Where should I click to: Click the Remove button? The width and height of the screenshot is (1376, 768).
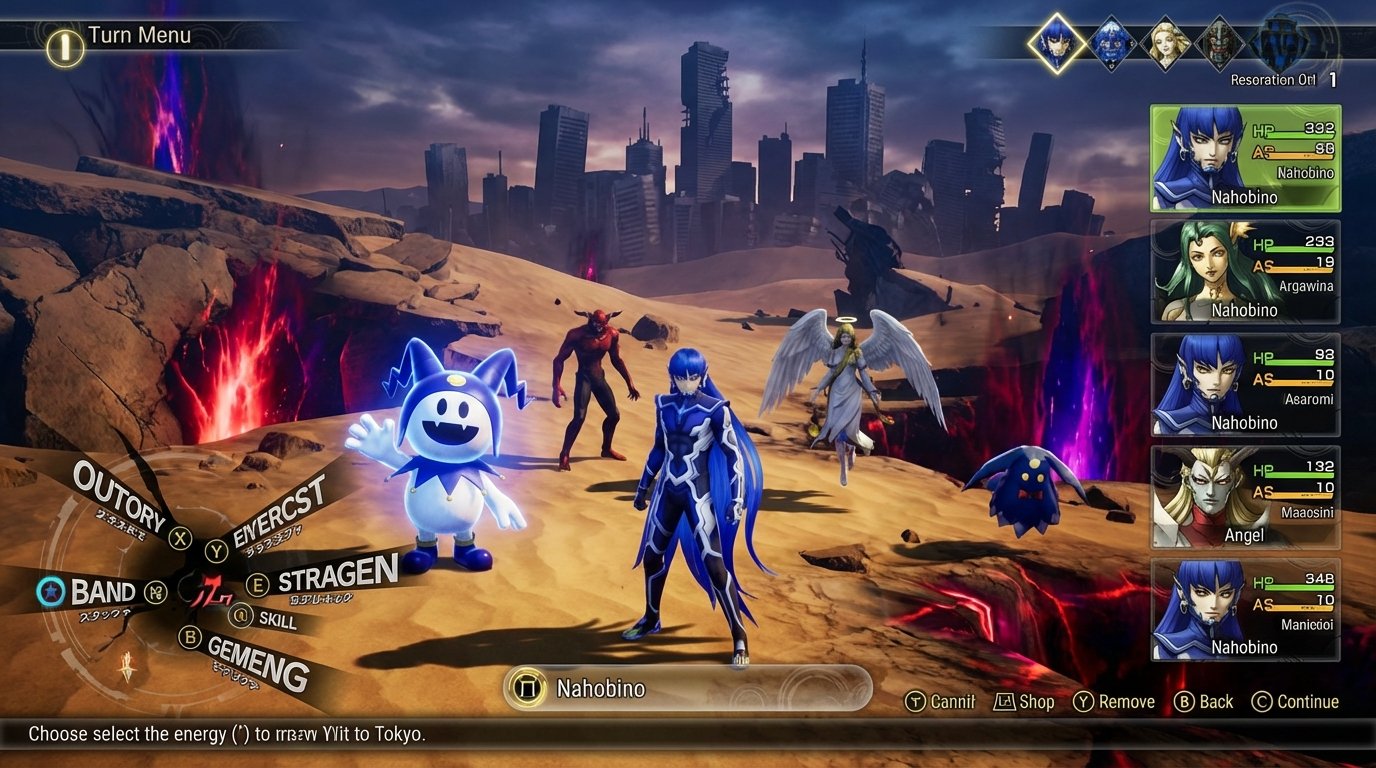(x=1112, y=701)
